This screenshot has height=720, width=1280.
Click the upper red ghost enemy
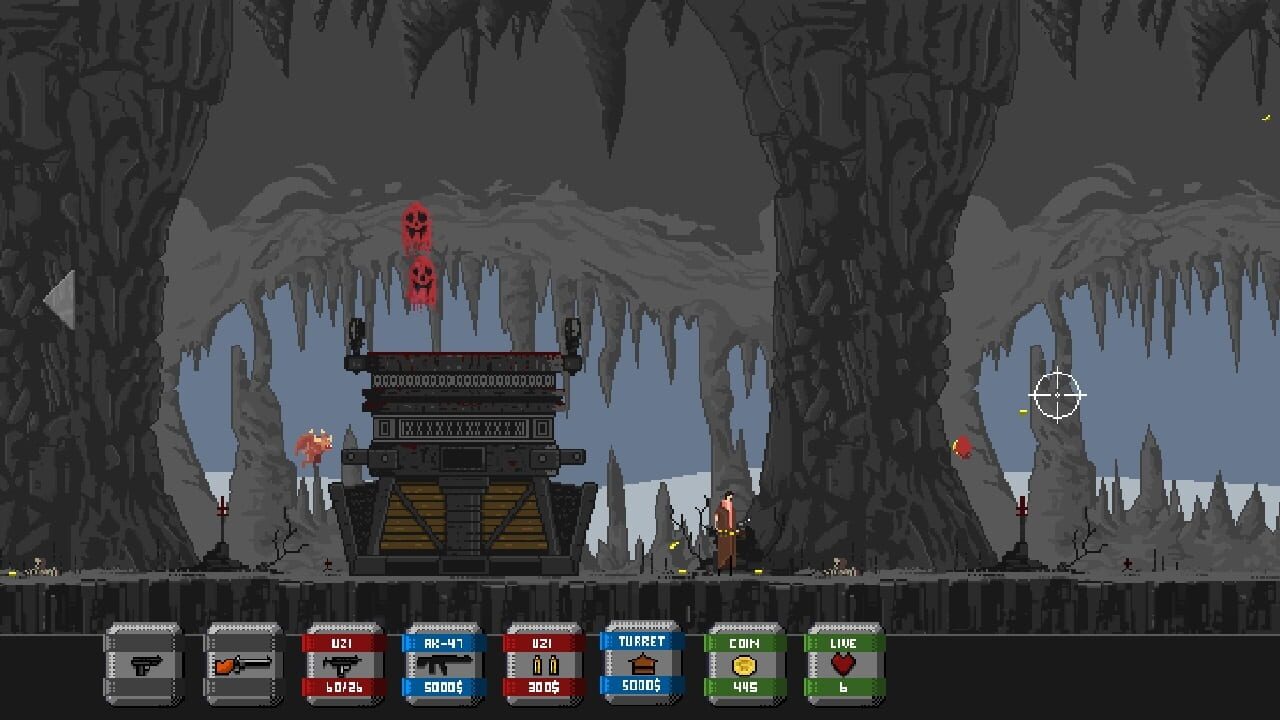(416, 222)
